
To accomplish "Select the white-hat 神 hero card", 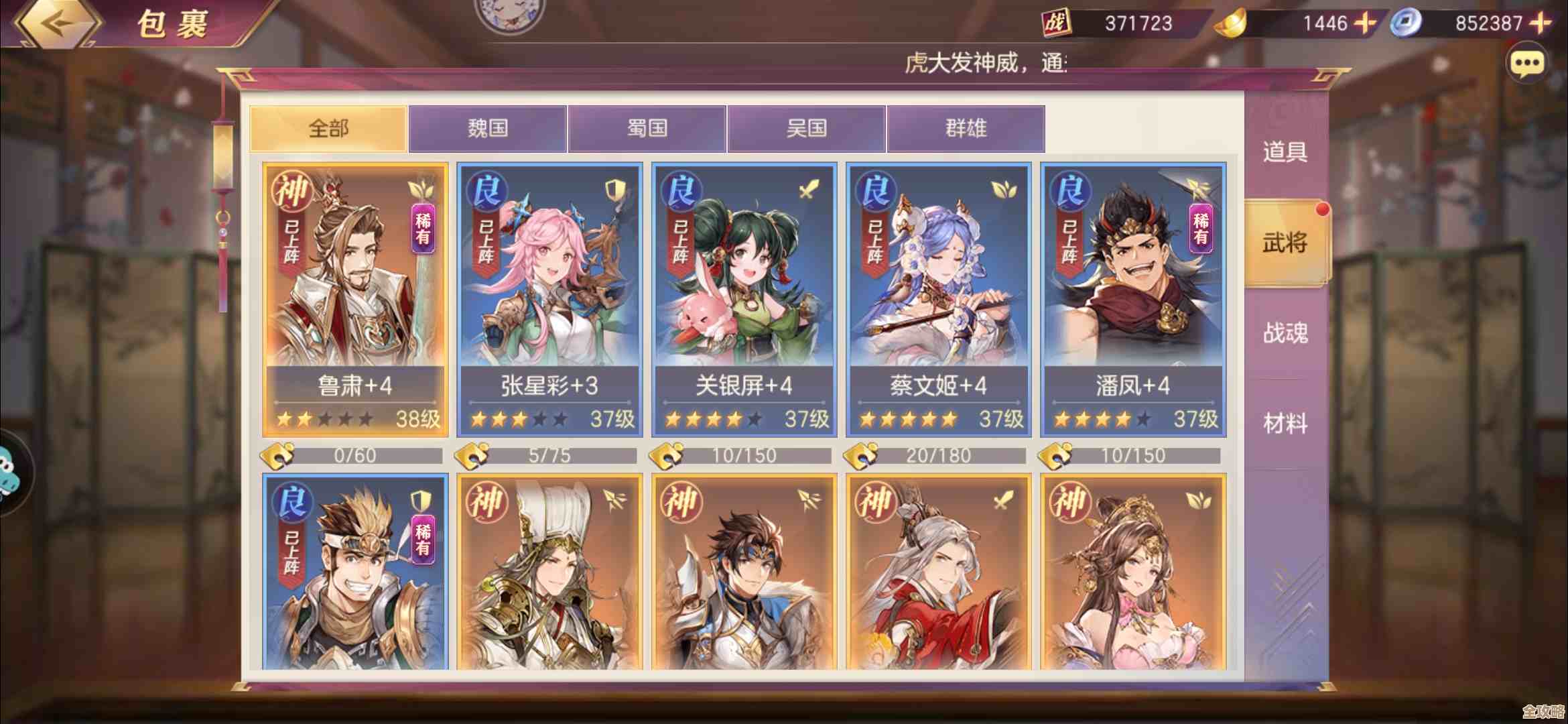I will pos(549,573).
